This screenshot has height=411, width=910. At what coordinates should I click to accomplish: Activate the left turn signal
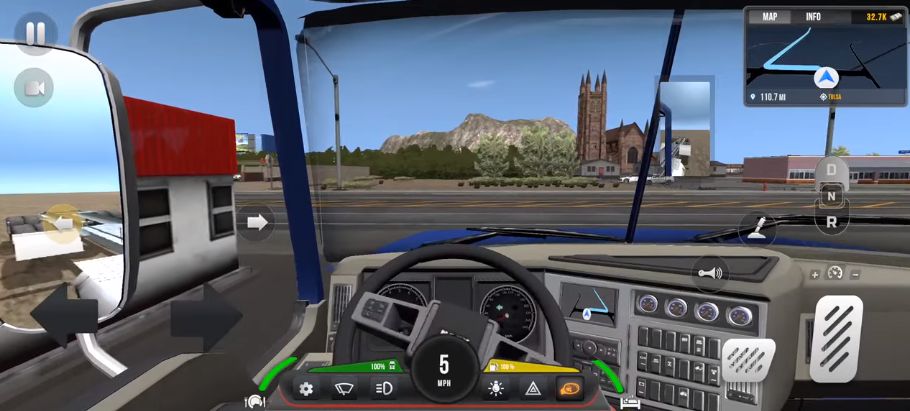(x=62, y=222)
